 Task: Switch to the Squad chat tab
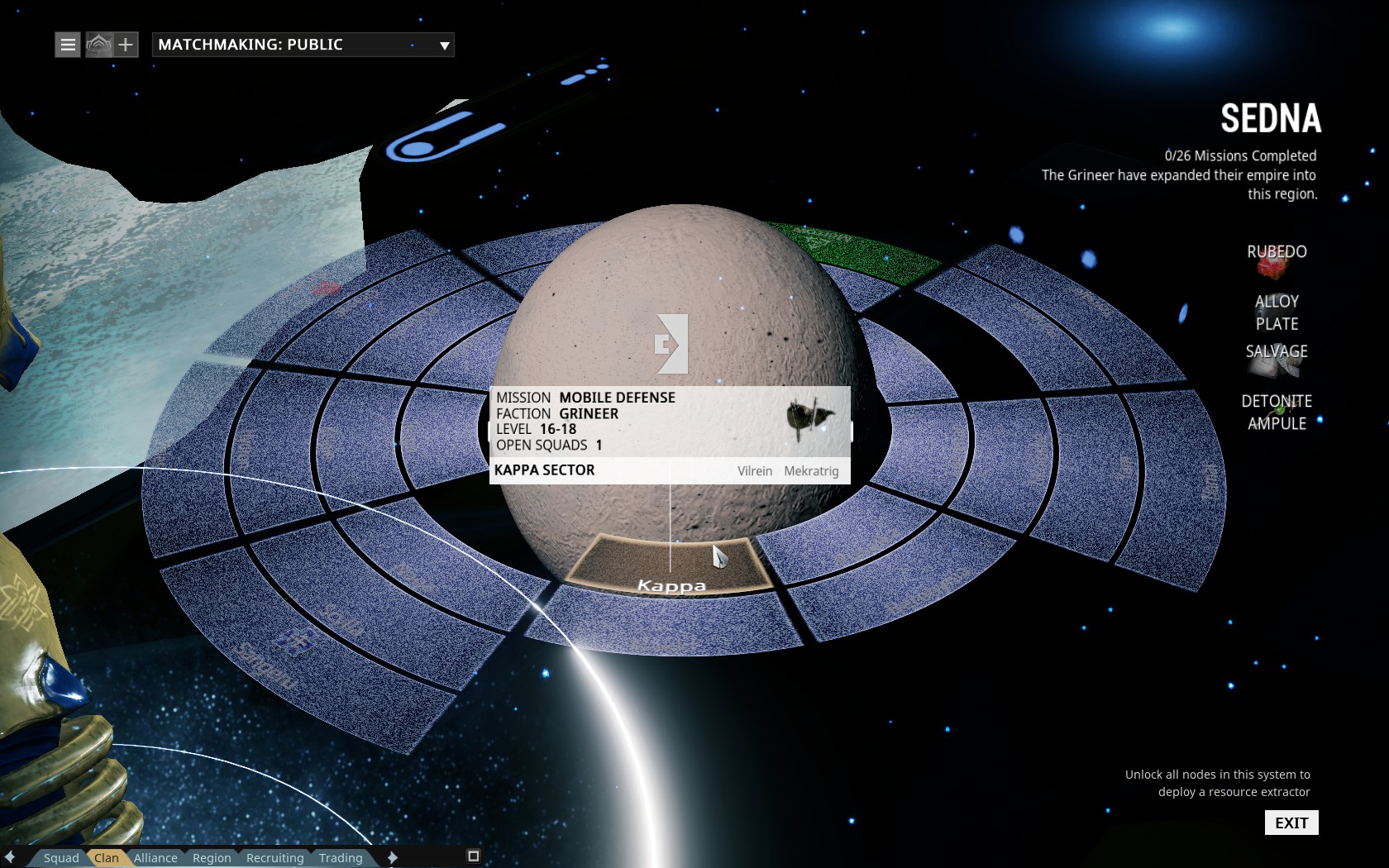click(x=61, y=858)
